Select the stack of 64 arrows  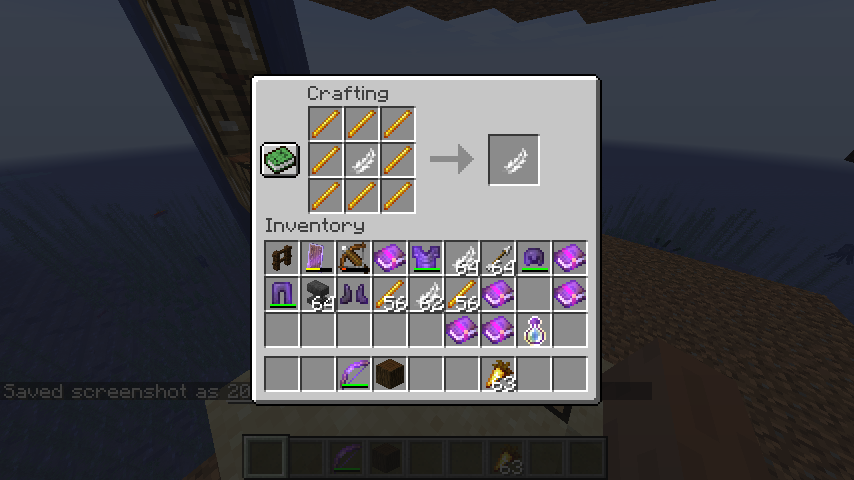[498, 259]
